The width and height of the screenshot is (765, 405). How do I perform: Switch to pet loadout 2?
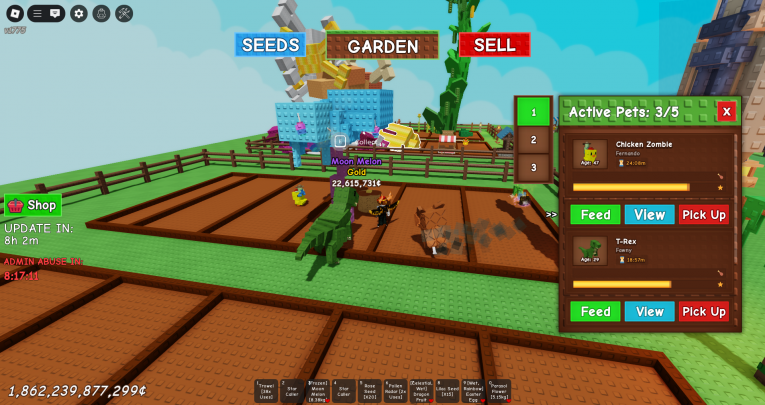click(533, 140)
